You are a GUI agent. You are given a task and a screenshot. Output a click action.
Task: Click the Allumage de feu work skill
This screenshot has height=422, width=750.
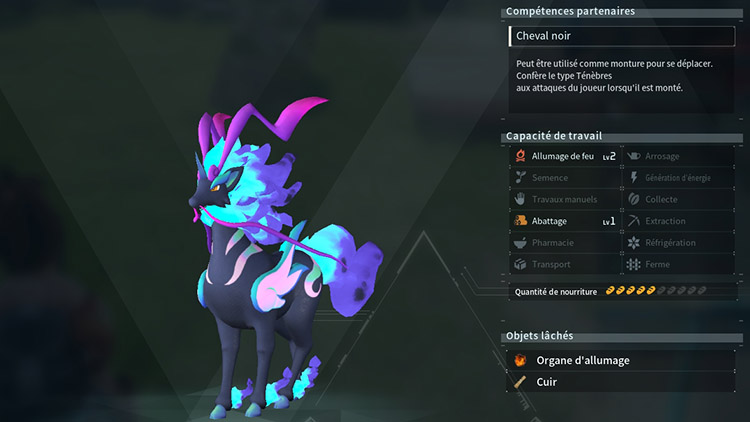click(565, 156)
